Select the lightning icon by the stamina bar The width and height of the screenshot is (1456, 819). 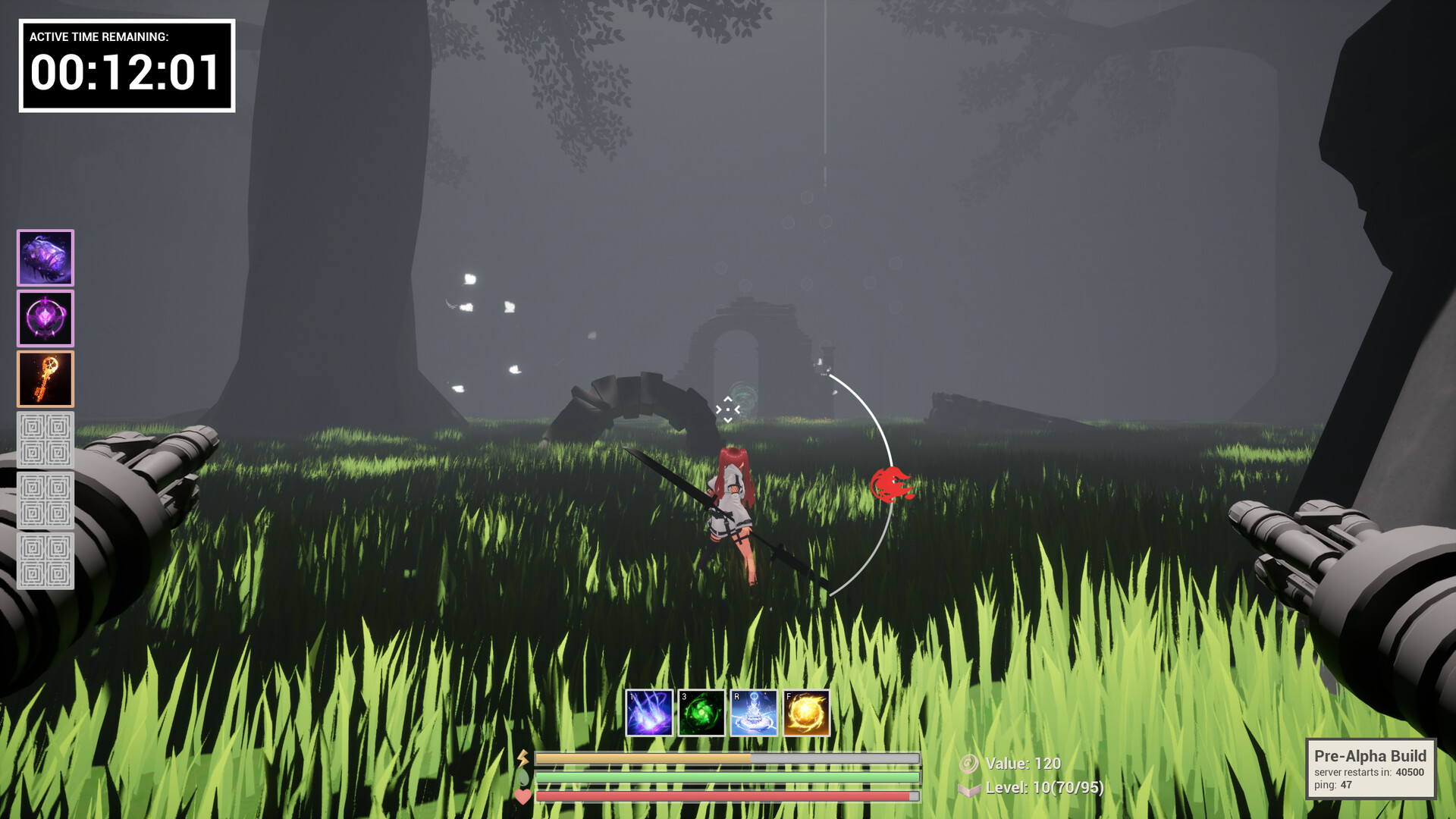(523, 758)
